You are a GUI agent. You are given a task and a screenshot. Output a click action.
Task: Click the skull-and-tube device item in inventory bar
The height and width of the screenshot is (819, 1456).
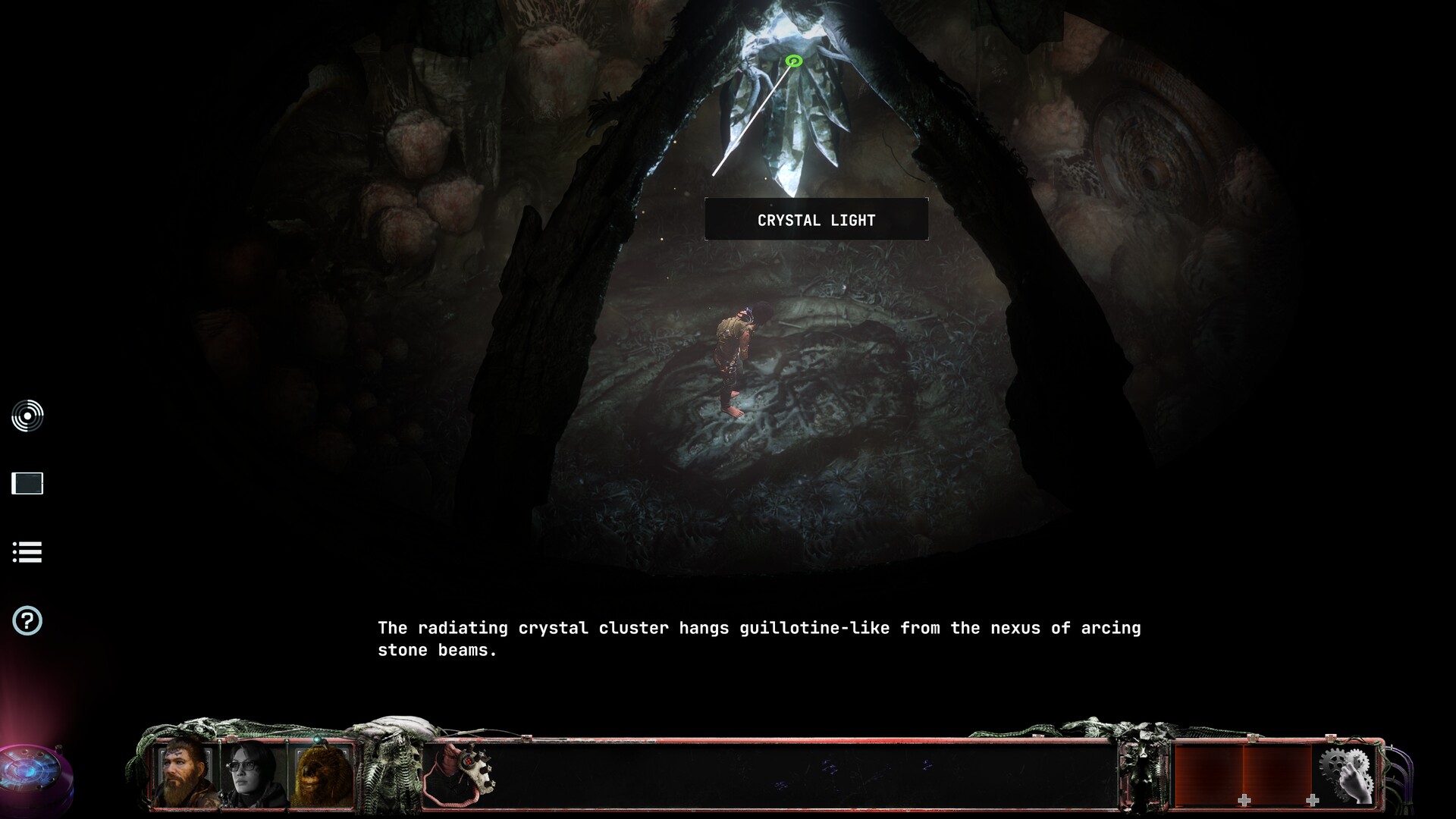pyautogui.click(x=461, y=773)
